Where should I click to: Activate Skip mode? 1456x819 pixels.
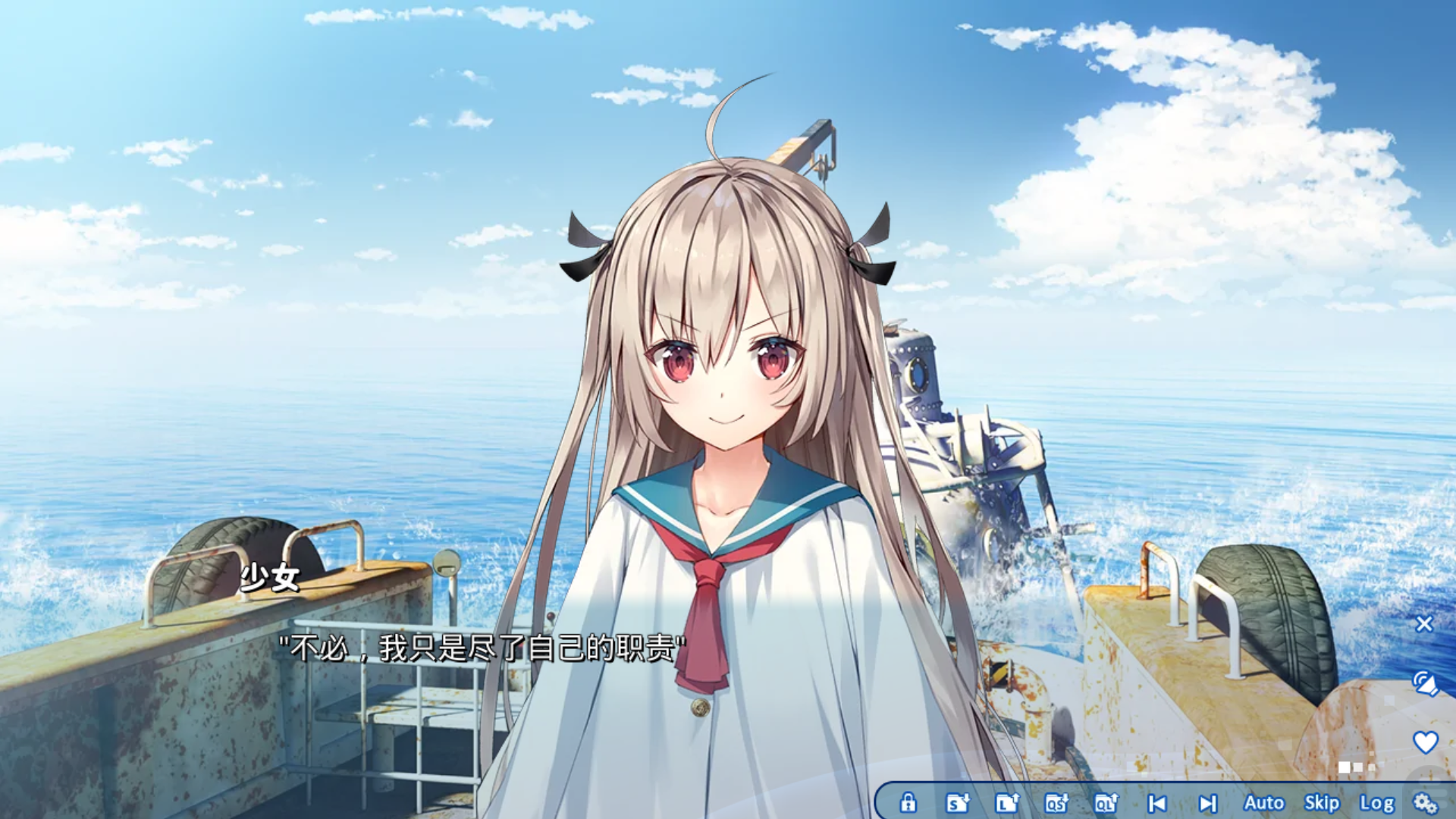(1321, 802)
